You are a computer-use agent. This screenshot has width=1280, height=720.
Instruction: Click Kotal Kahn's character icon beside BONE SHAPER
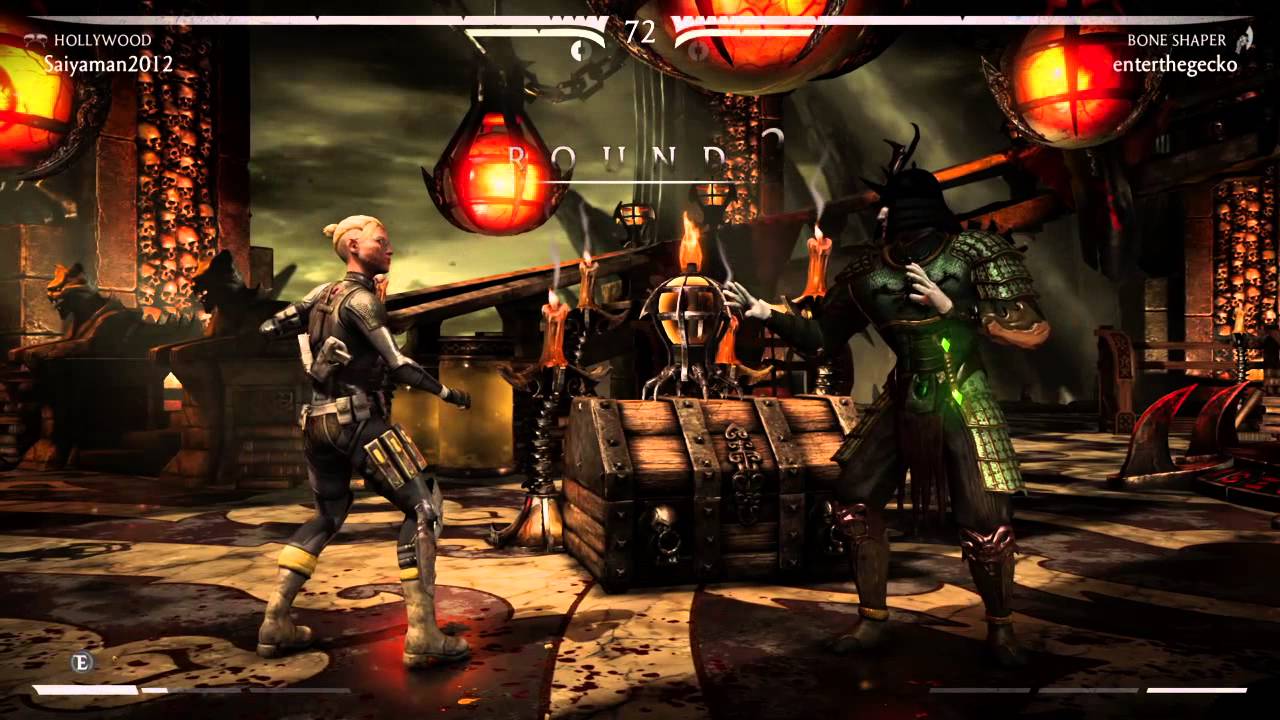tap(1245, 42)
